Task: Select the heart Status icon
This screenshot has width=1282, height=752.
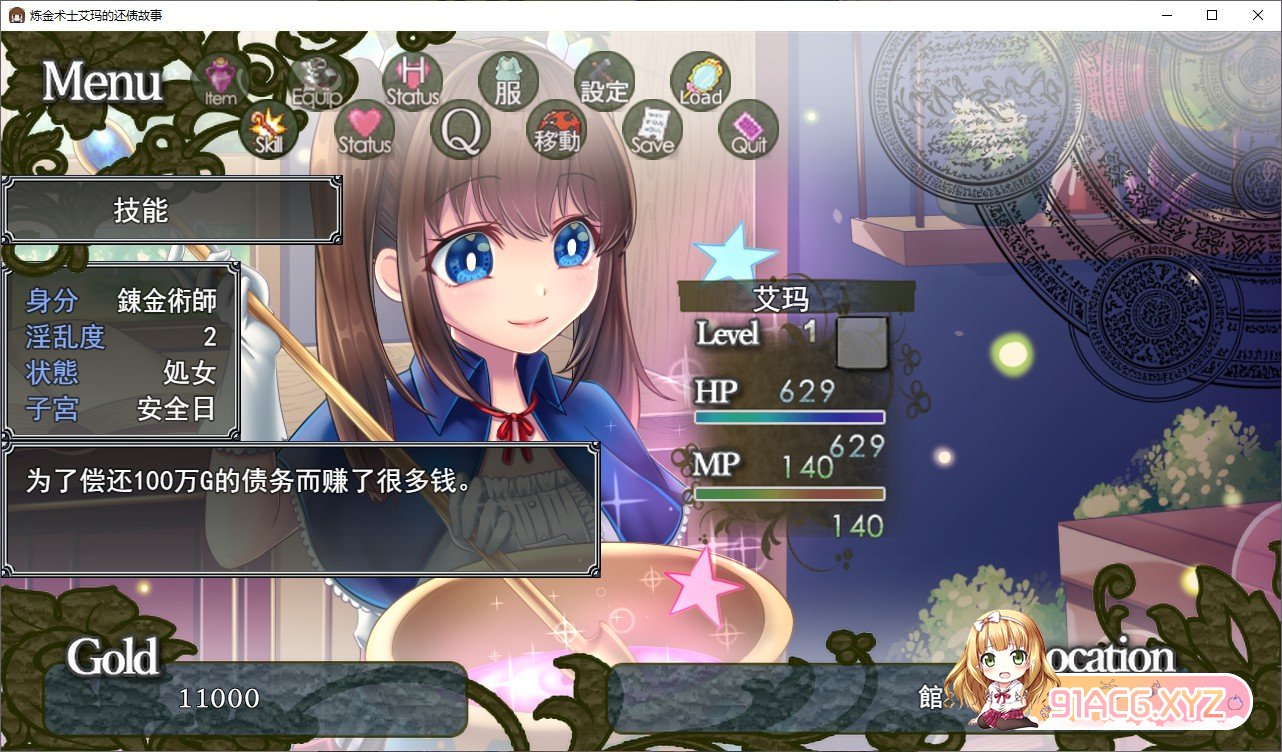Action: tap(365, 130)
